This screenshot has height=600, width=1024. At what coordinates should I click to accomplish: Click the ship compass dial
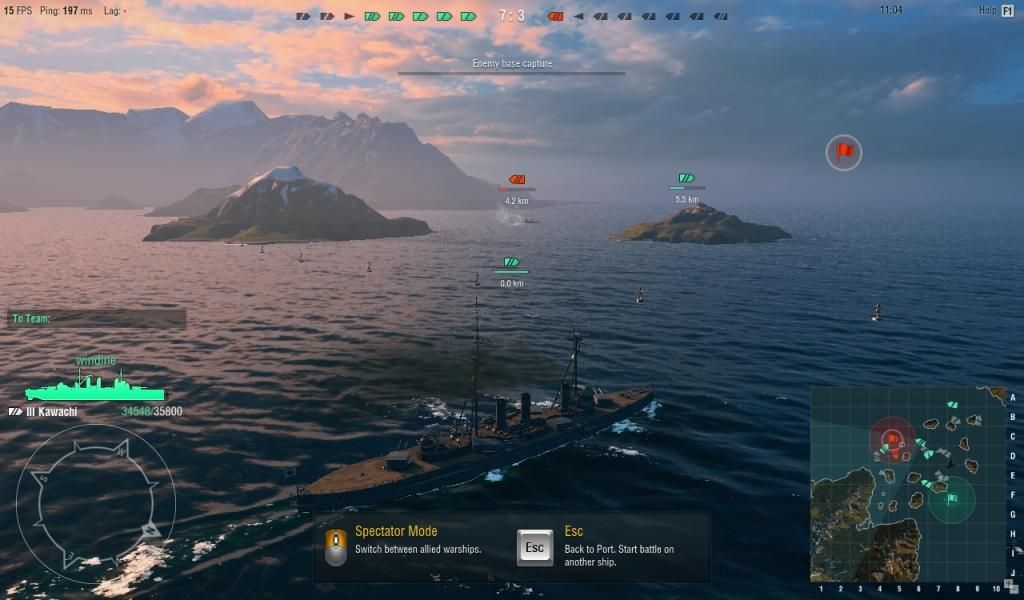point(95,503)
